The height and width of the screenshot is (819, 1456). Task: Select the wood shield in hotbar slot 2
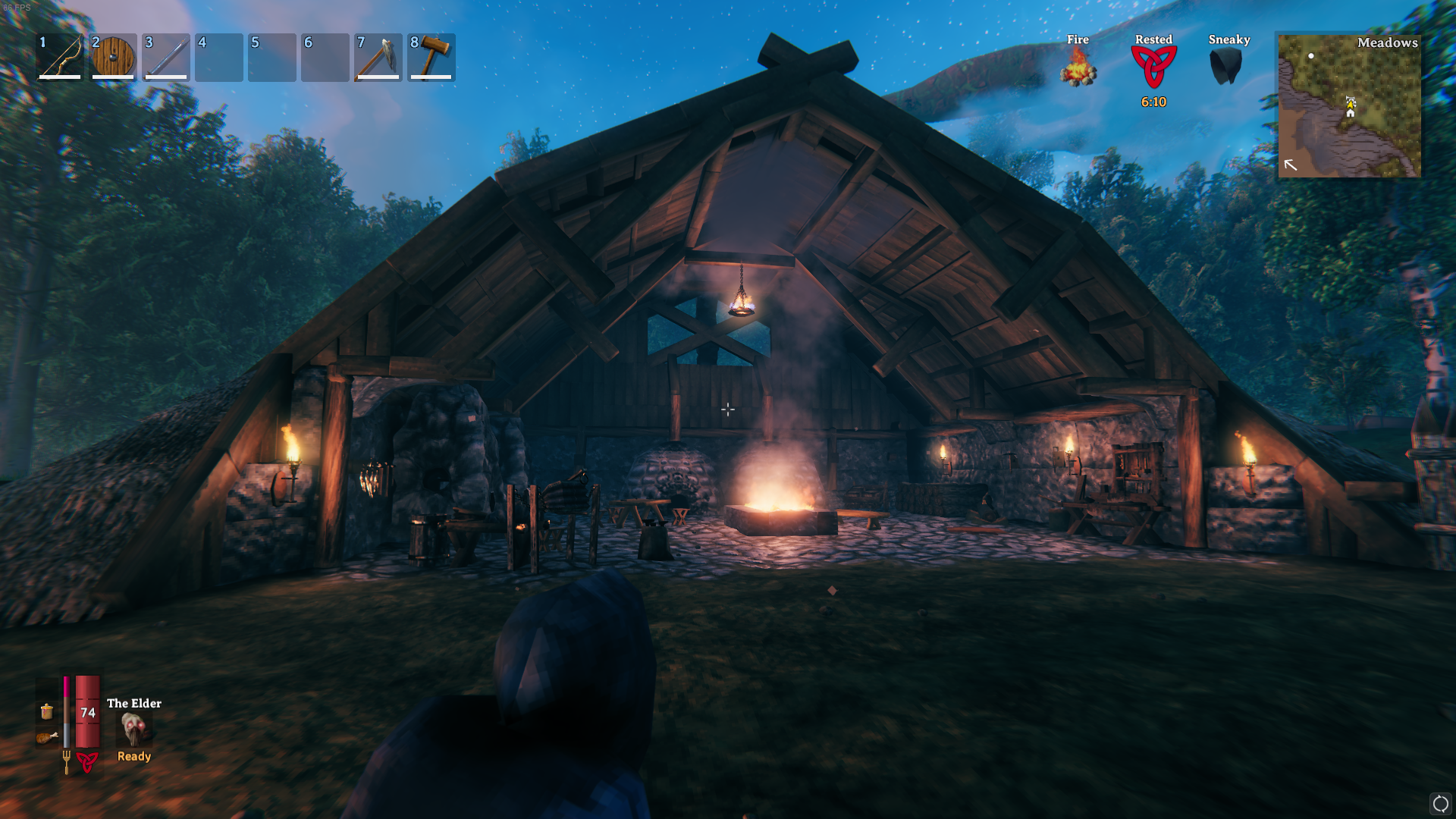tap(114, 58)
